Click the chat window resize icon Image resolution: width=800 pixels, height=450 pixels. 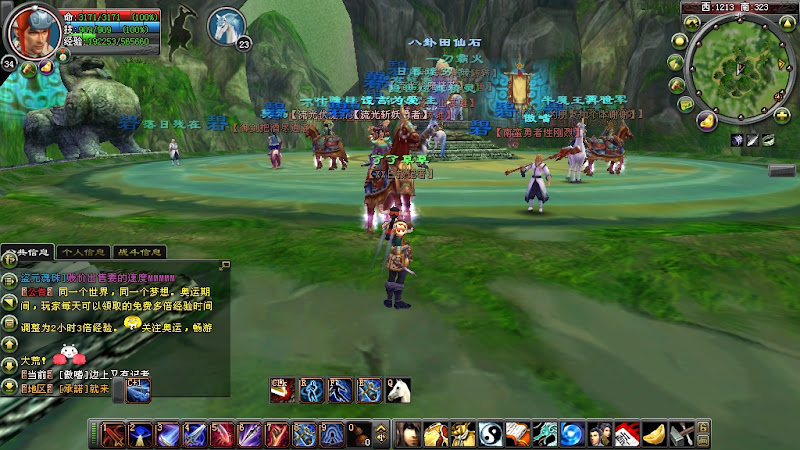click(x=226, y=266)
